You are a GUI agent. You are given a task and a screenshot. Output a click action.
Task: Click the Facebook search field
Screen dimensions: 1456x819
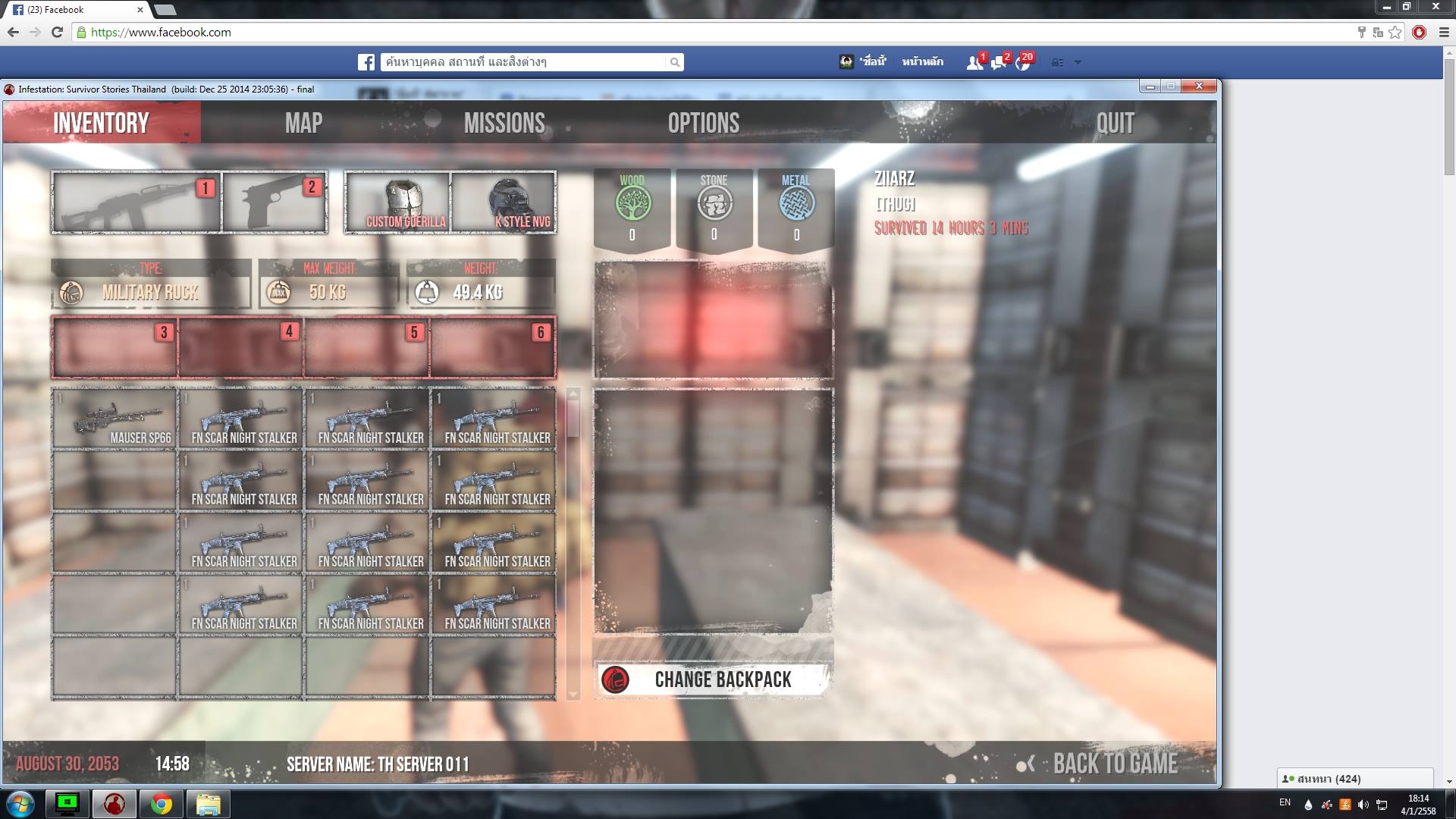coord(523,62)
